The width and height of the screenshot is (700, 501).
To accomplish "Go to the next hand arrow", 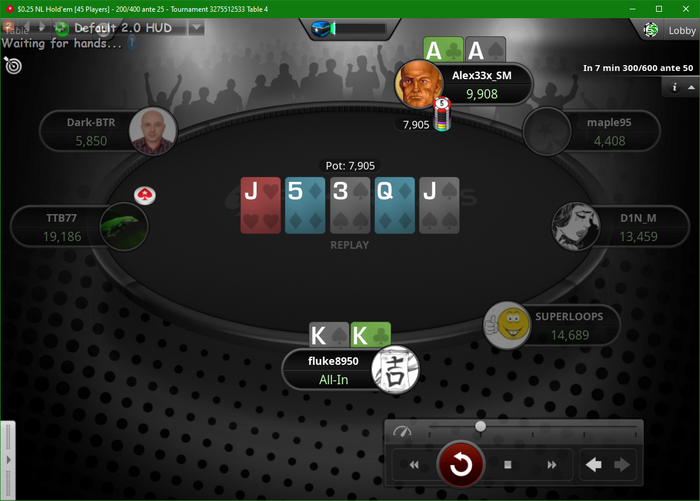I will pos(622,464).
